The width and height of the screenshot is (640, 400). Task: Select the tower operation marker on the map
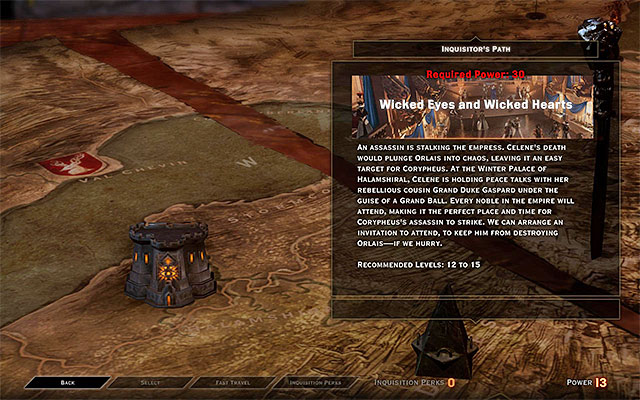(166, 263)
